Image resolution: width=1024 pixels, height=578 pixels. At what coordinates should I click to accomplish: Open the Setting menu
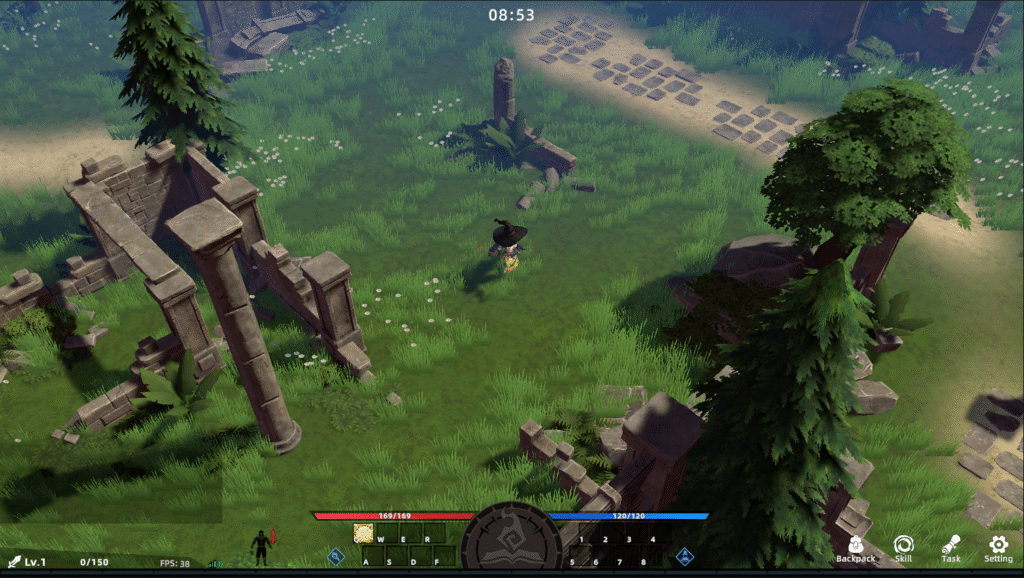998,547
